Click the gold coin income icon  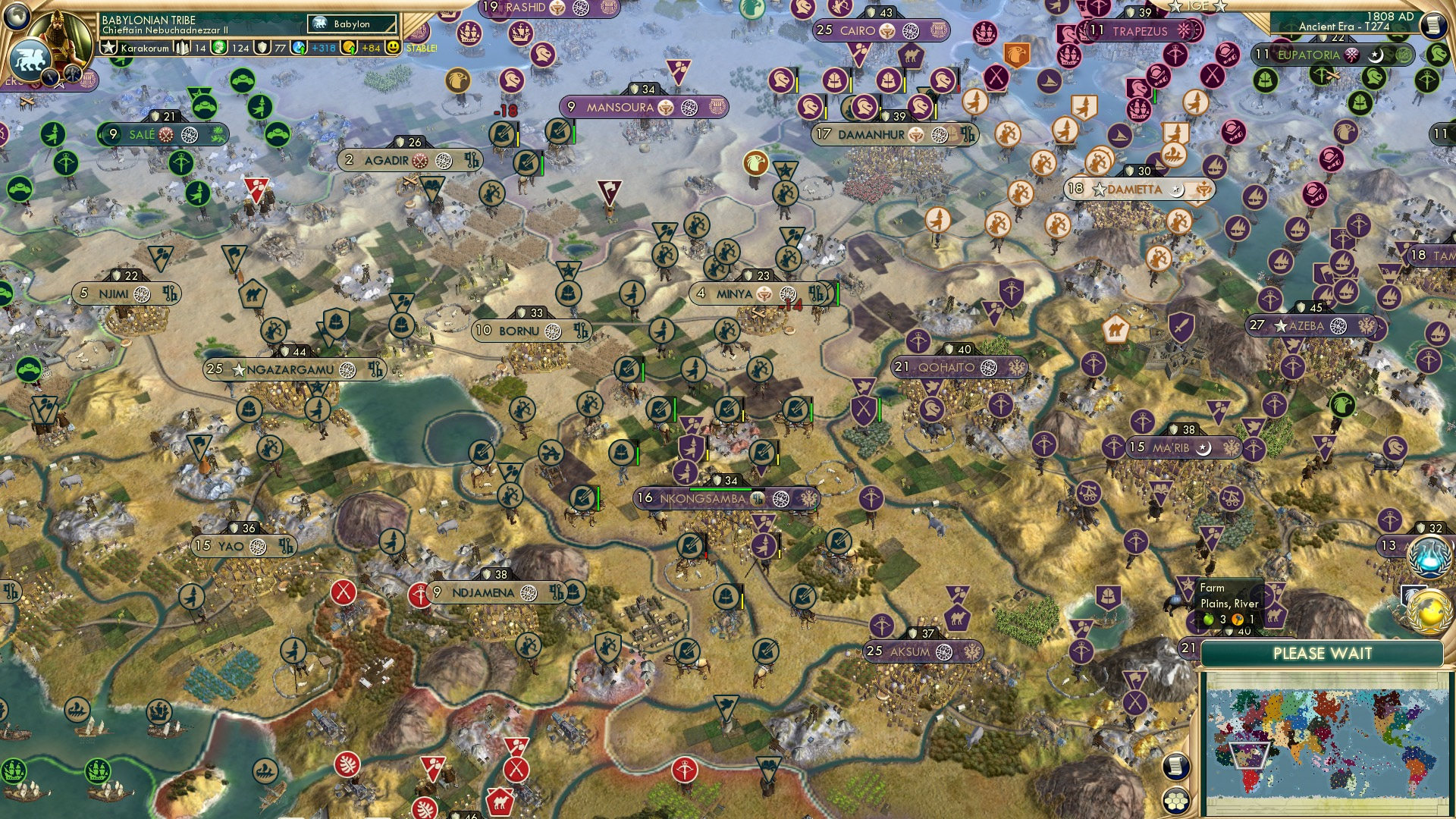click(x=347, y=47)
